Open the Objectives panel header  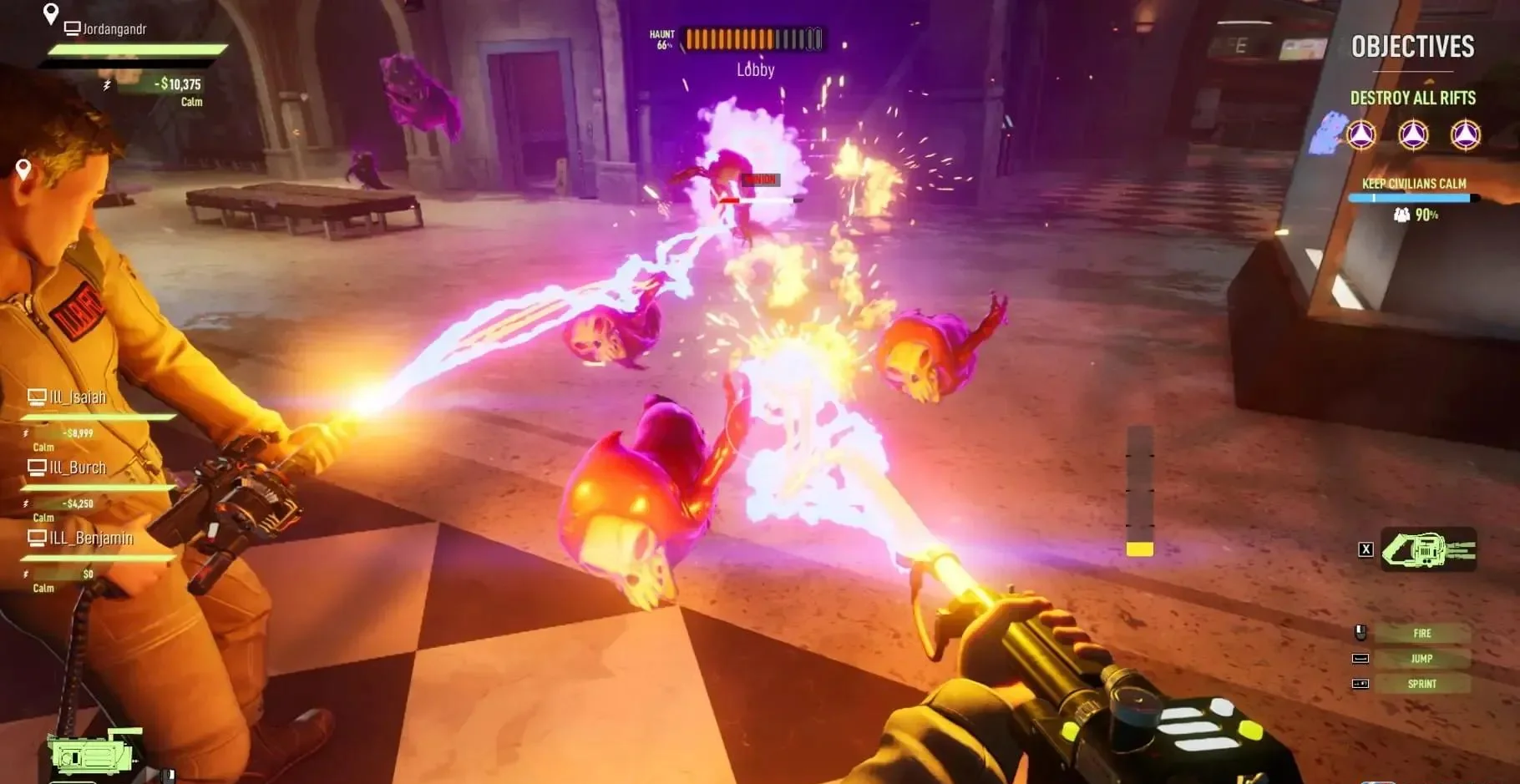tap(1412, 47)
